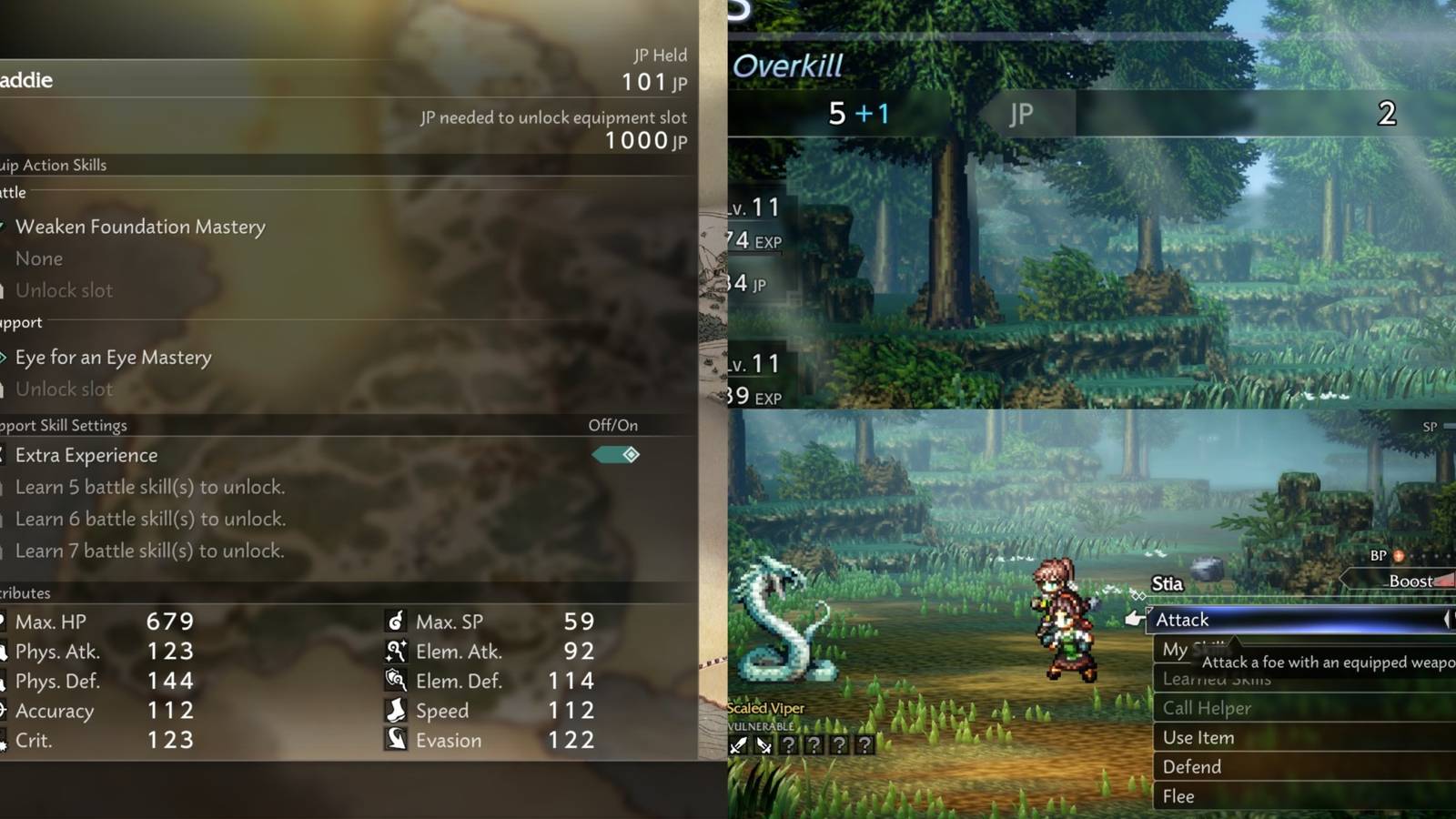The height and width of the screenshot is (819, 1456).
Task: Toggle the Extra Experience support skill switch
Action: 615,455
